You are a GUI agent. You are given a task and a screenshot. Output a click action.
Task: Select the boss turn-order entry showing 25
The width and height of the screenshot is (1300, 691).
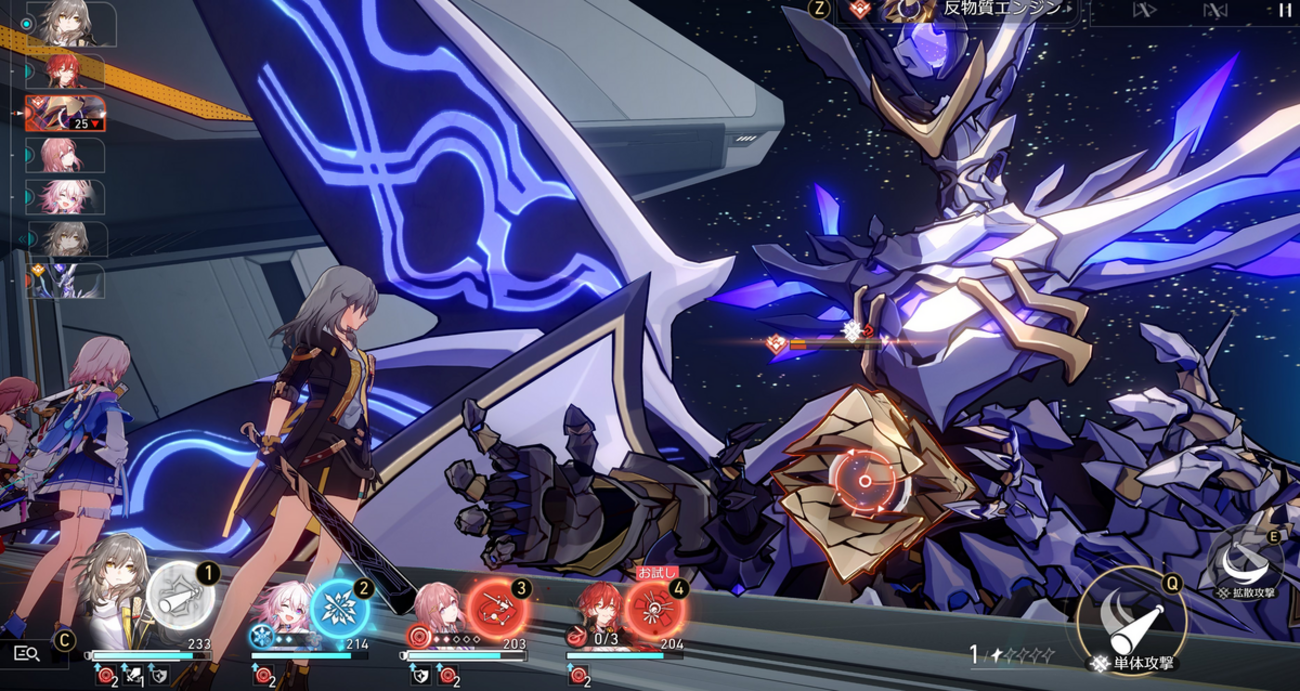pos(64,114)
